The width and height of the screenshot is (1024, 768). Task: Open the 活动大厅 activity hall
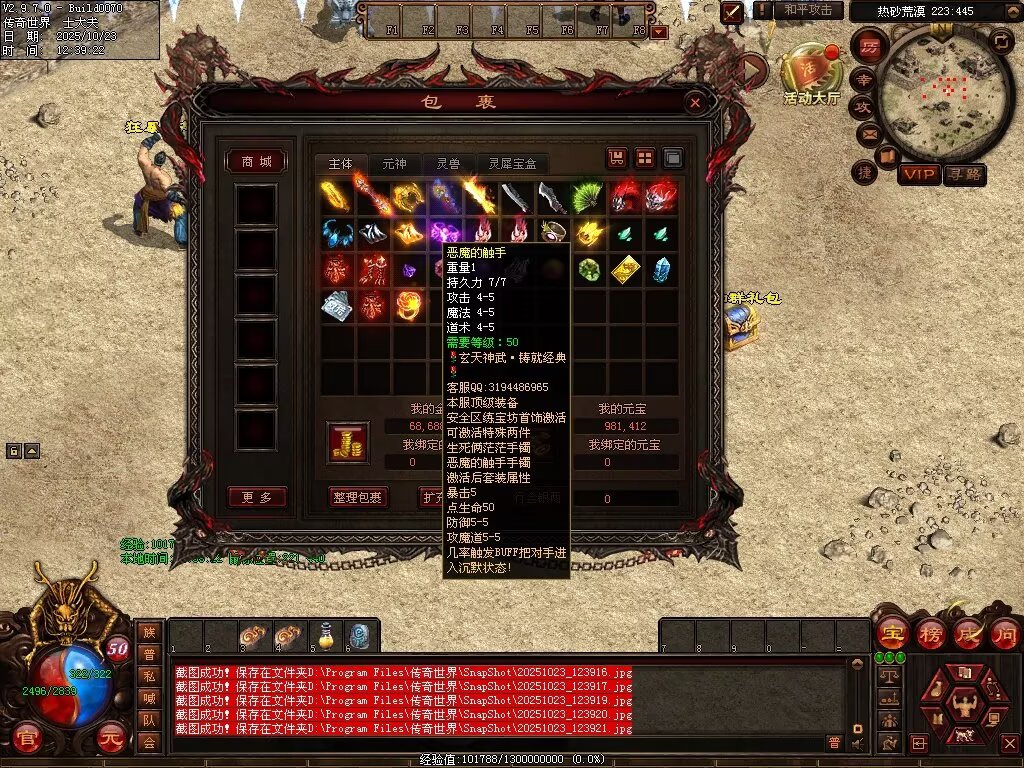coord(810,75)
